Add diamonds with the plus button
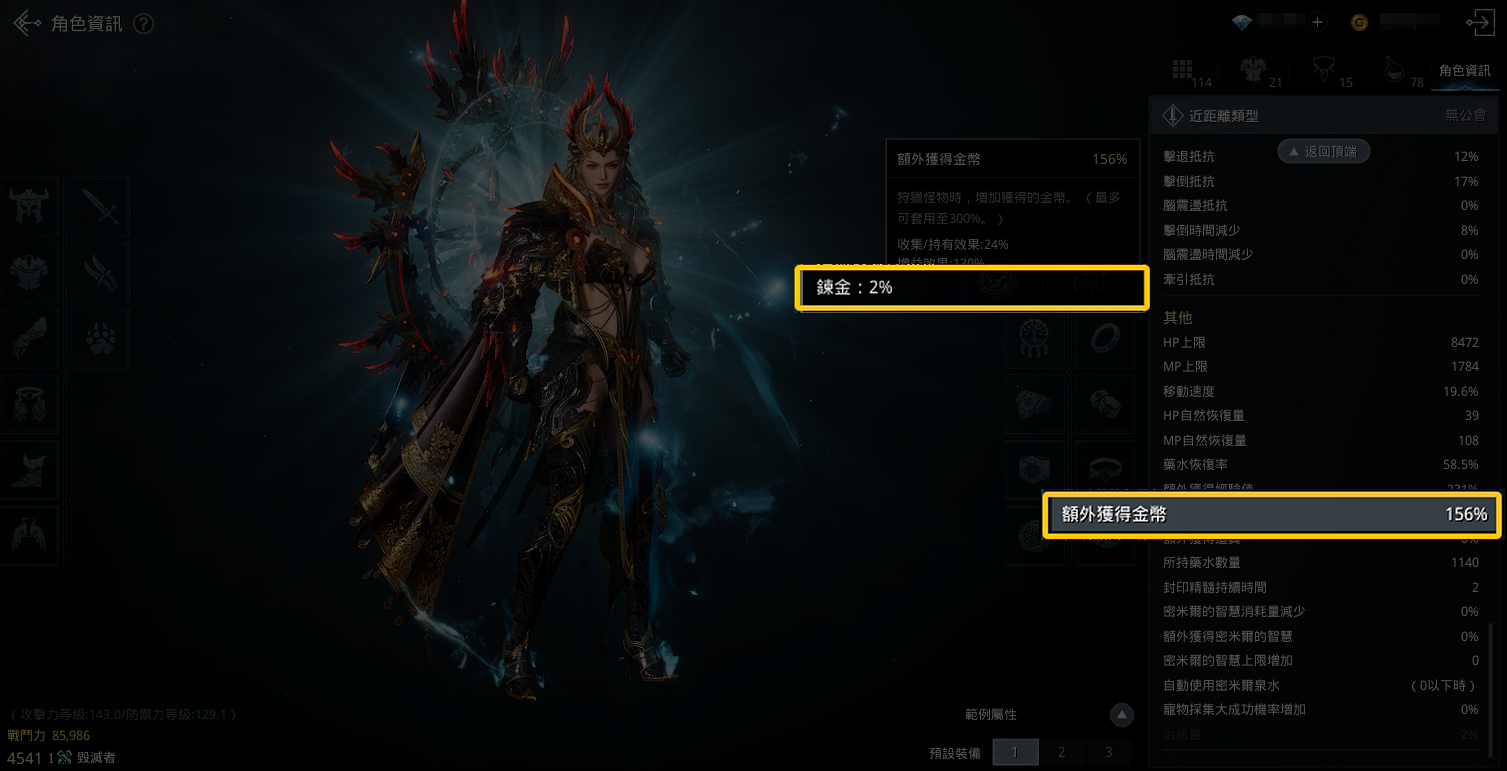The height and width of the screenshot is (771, 1507). point(1317,22)
